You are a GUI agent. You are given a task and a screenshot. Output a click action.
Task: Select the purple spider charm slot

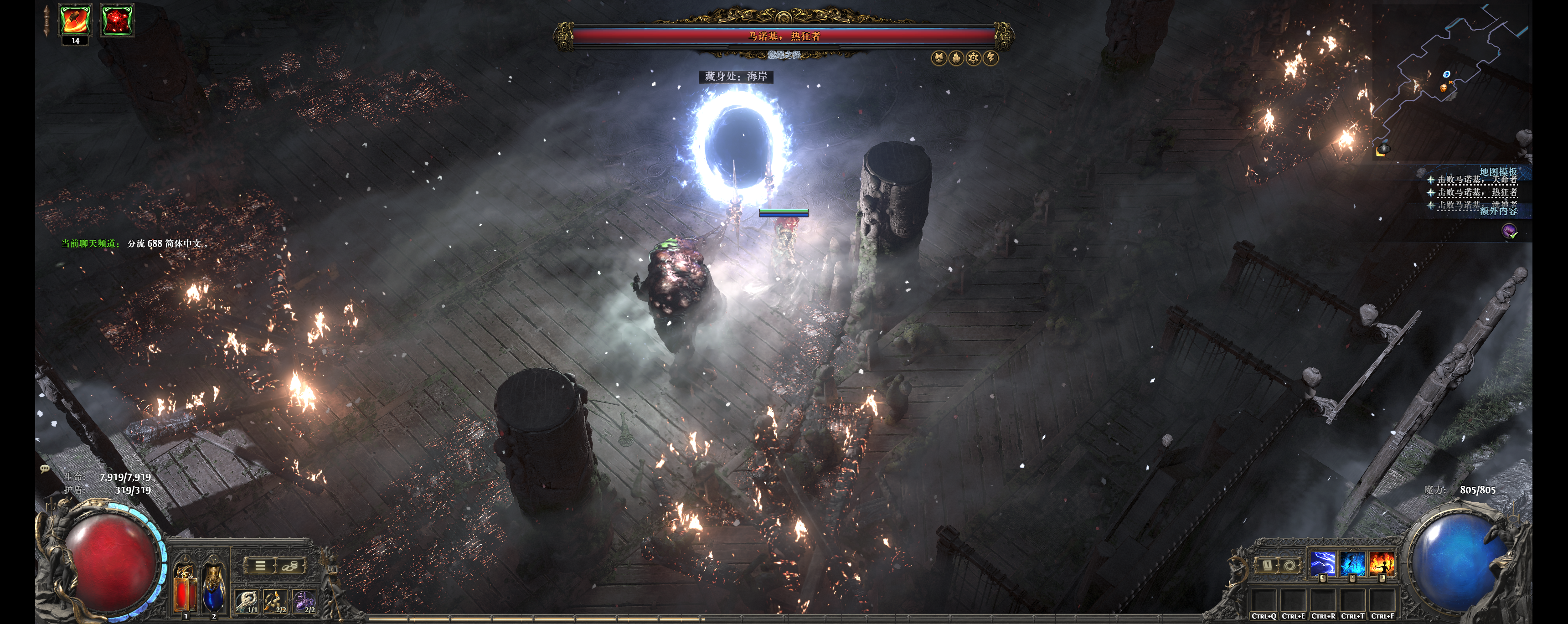point(304,602)
